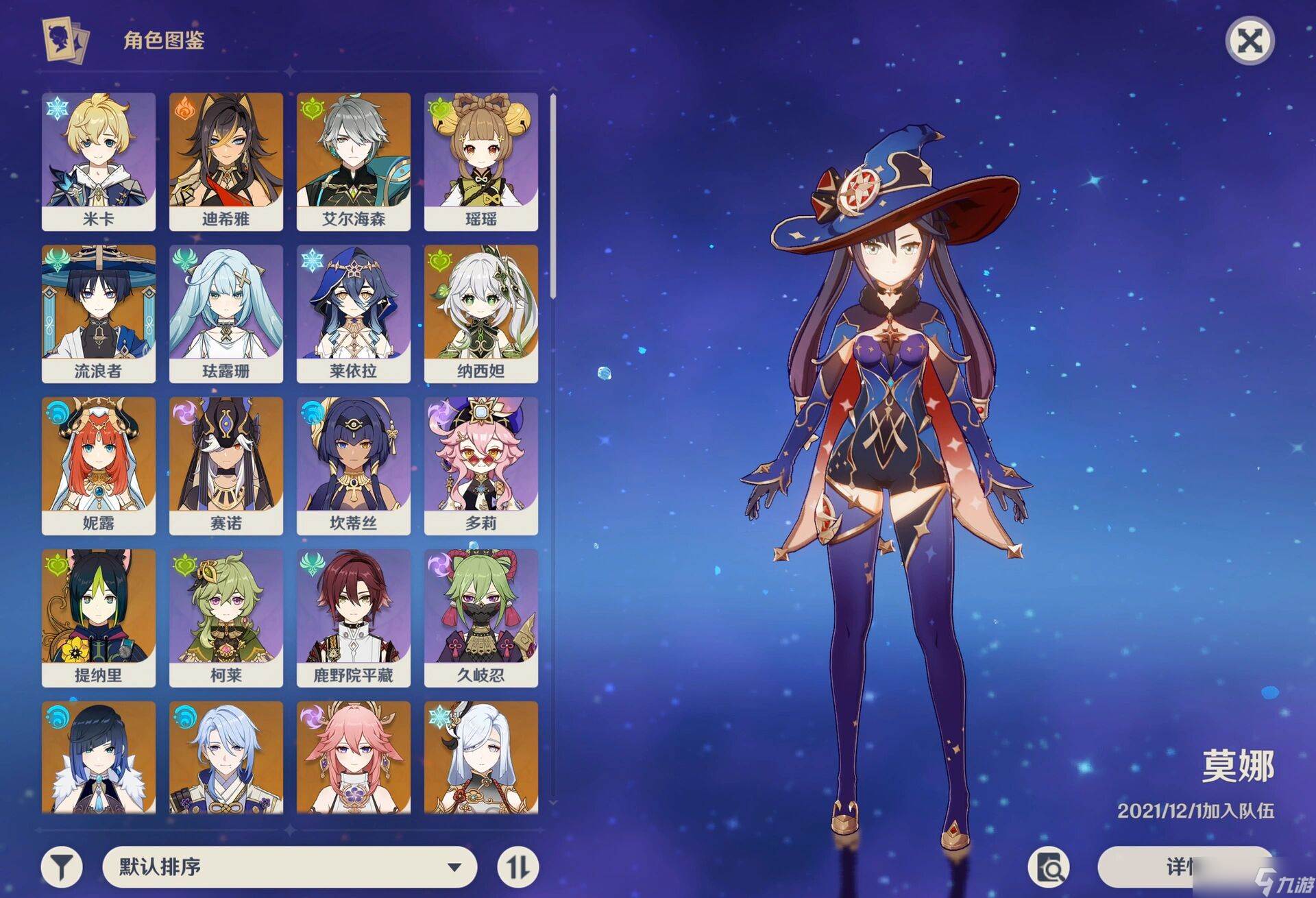Open the funnel filter button
Screen dimensions: 1316x898
62,867
